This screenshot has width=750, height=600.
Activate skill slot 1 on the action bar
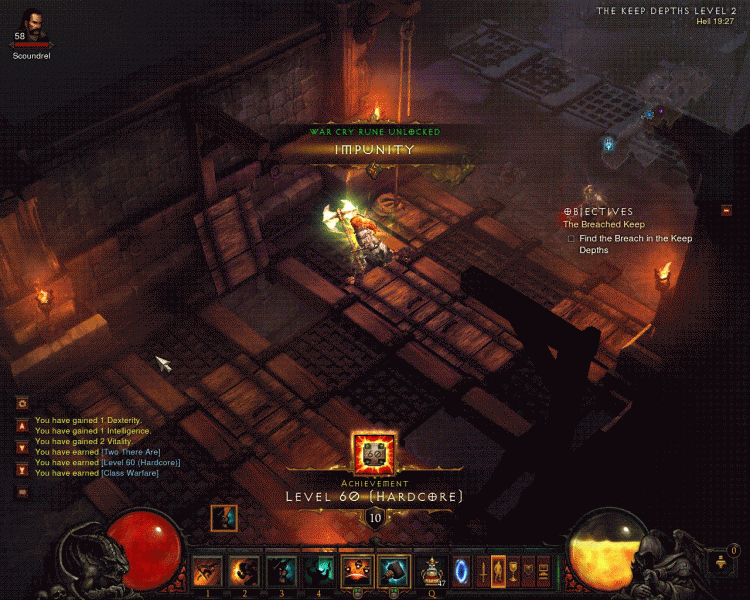point(207,571)
